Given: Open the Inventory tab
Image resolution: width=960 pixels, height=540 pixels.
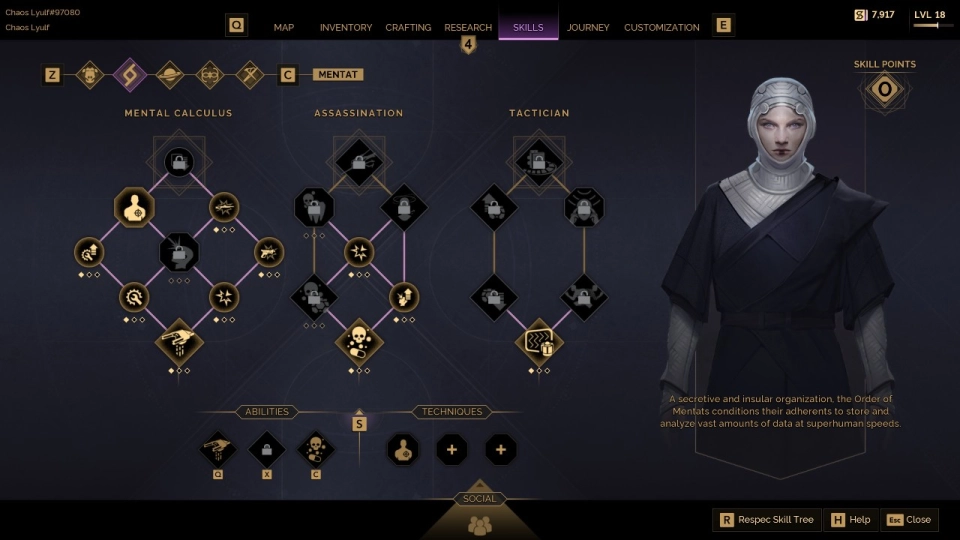Looking at the screenshot, I should coord(346,27).
